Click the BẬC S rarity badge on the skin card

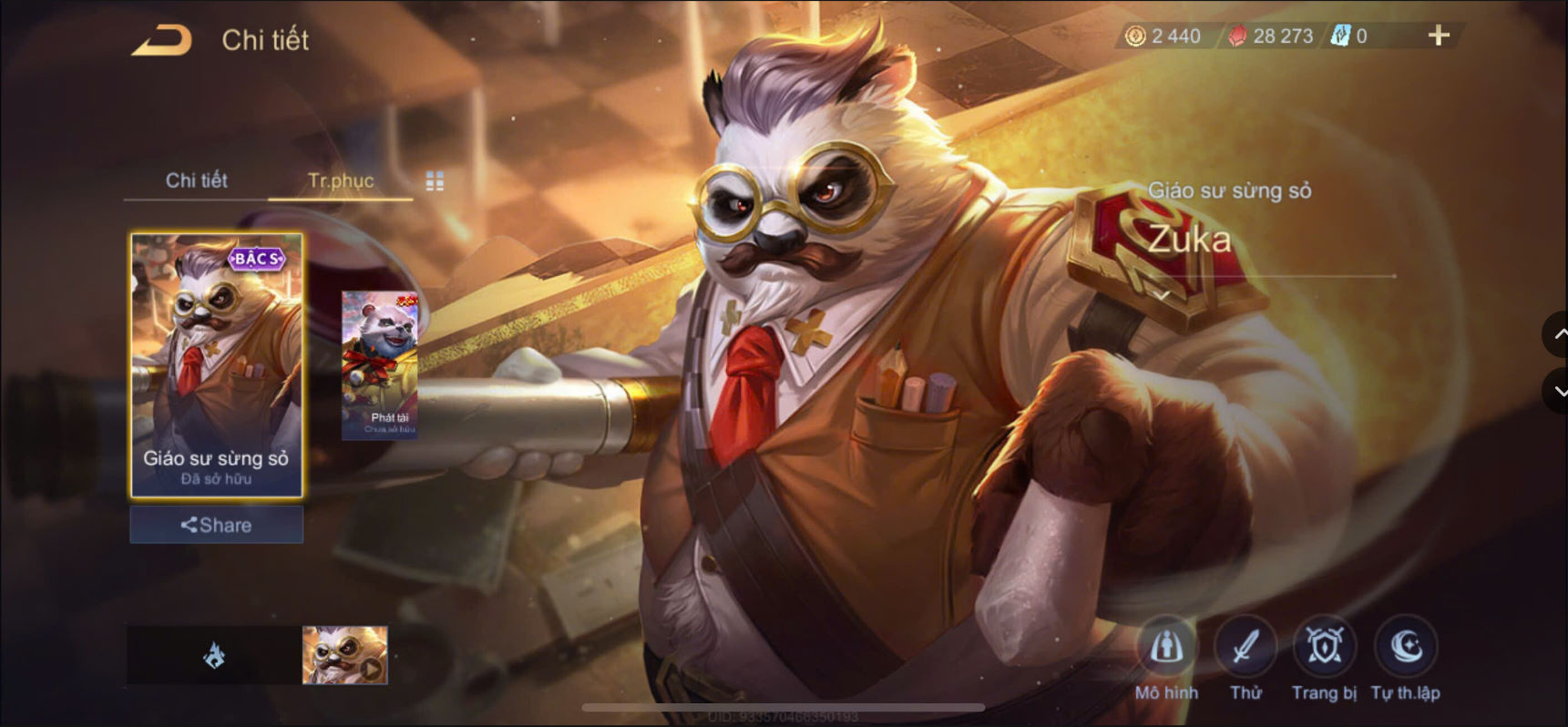(x=259, y=261)
